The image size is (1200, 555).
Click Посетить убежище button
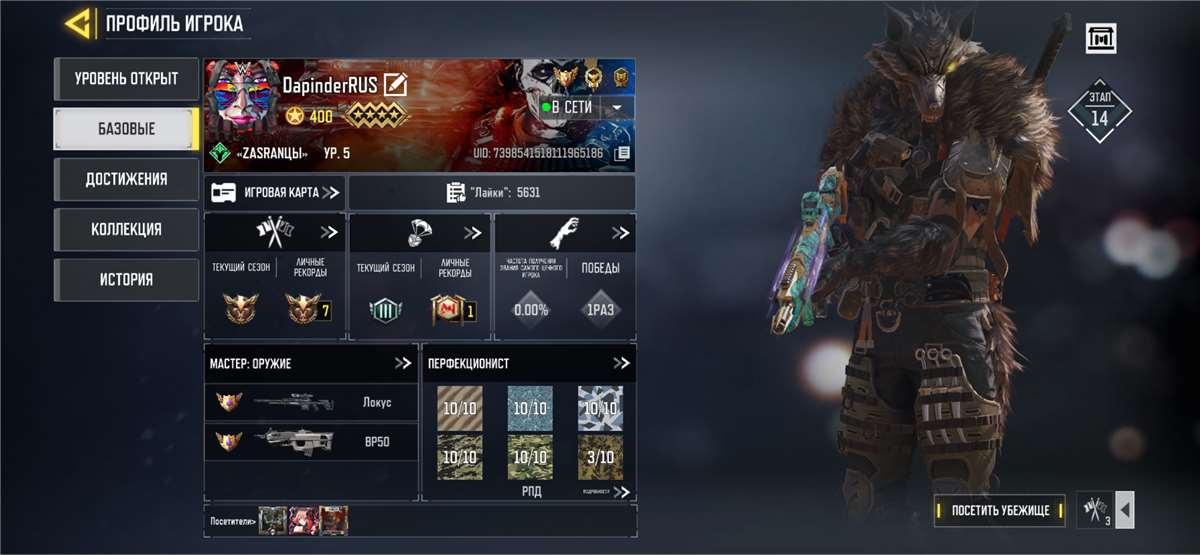999,511
